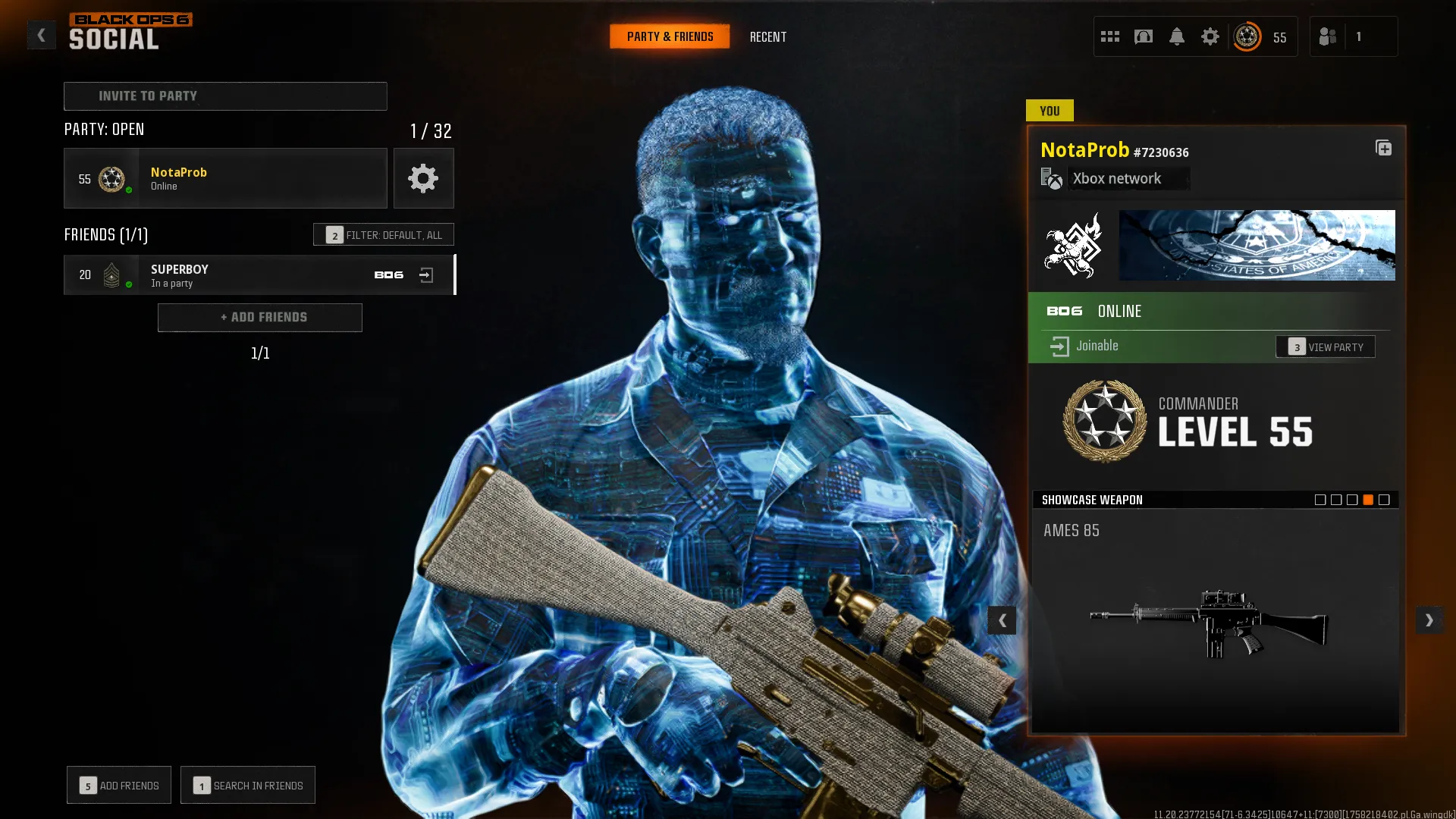The width and height of the screenshot is (1456, 819).
Task: Open the voice chat headset panel
Action: [1144, 36]
